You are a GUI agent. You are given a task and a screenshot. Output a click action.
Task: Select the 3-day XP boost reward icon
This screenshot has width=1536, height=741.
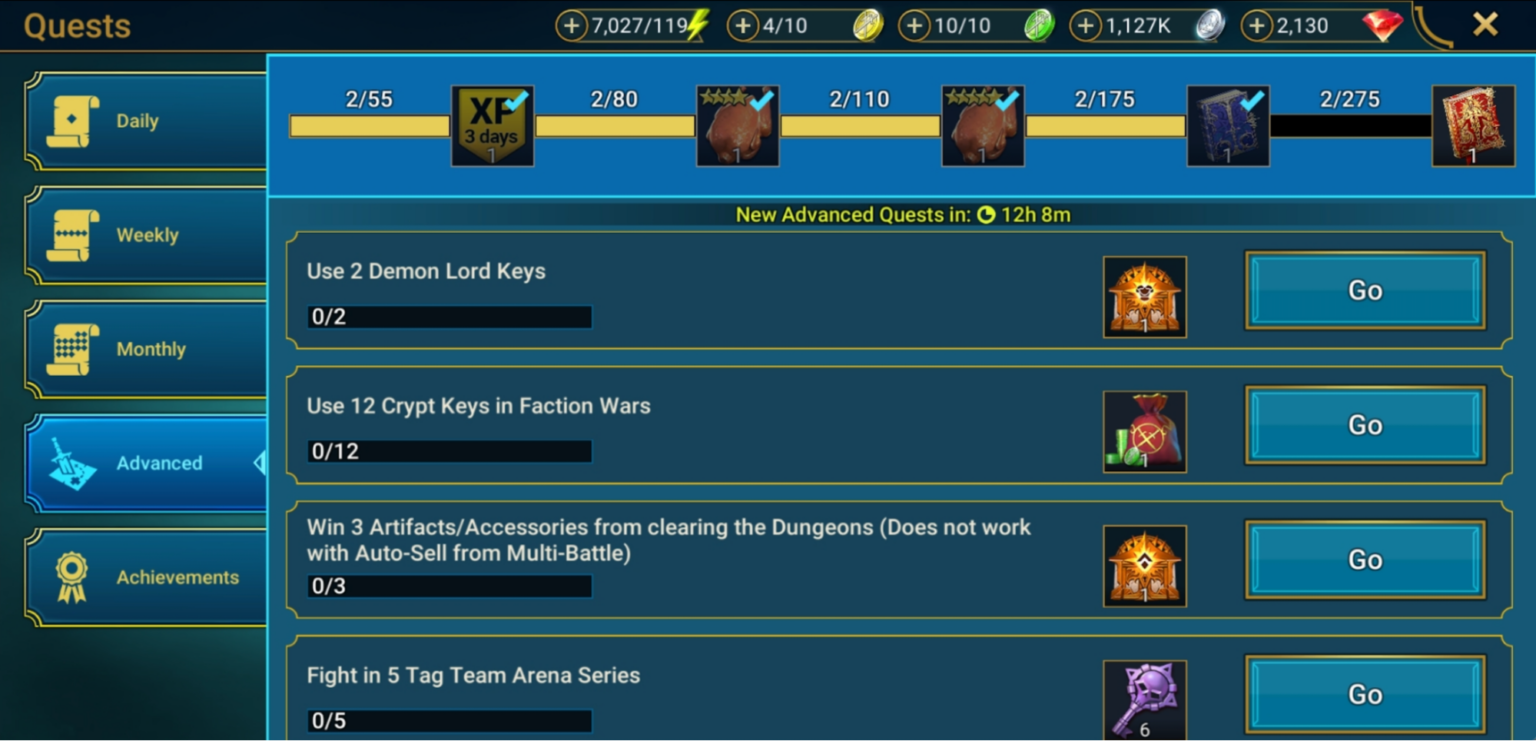click(492, 125)
